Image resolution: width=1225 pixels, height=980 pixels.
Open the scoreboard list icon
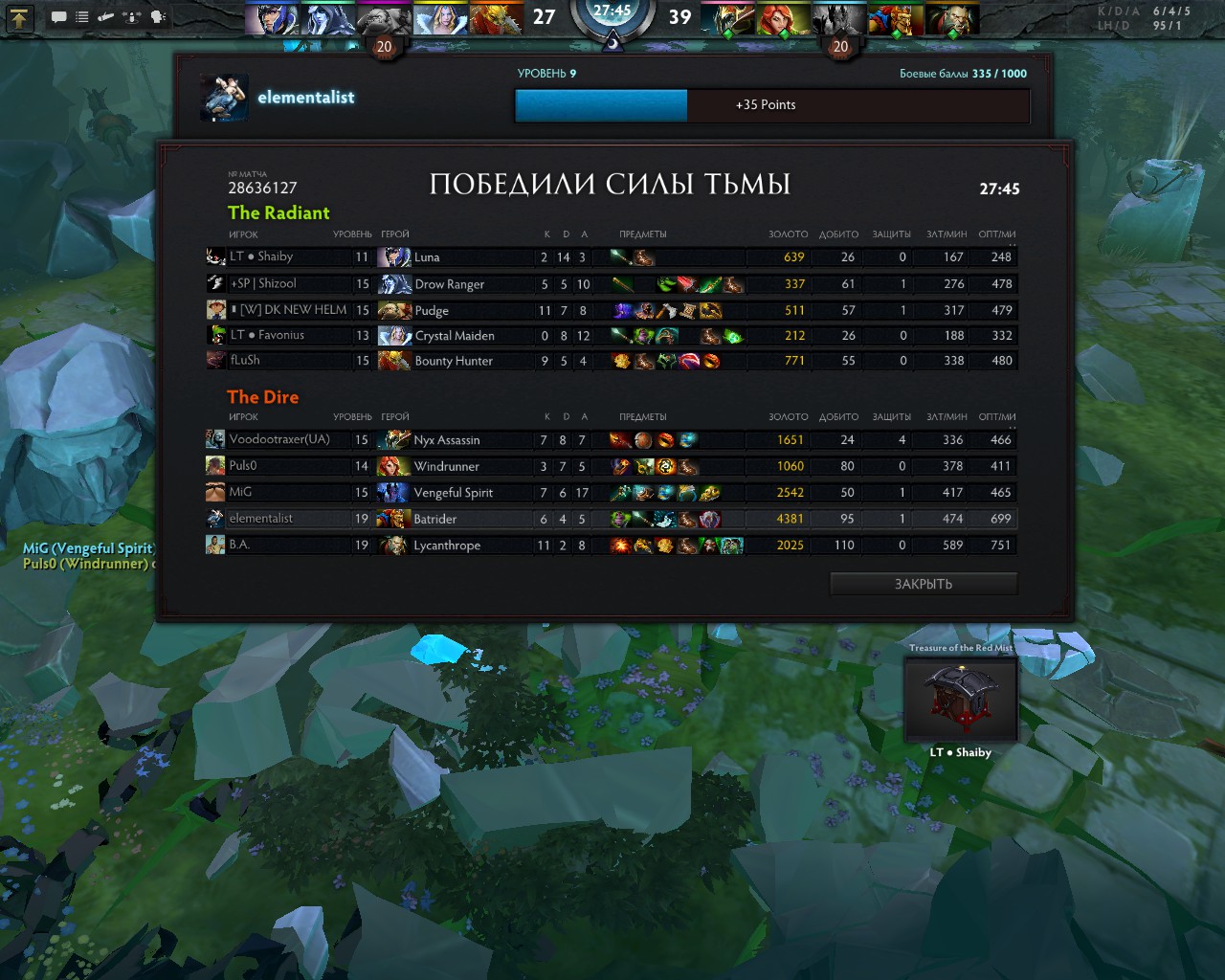[82, 17]
